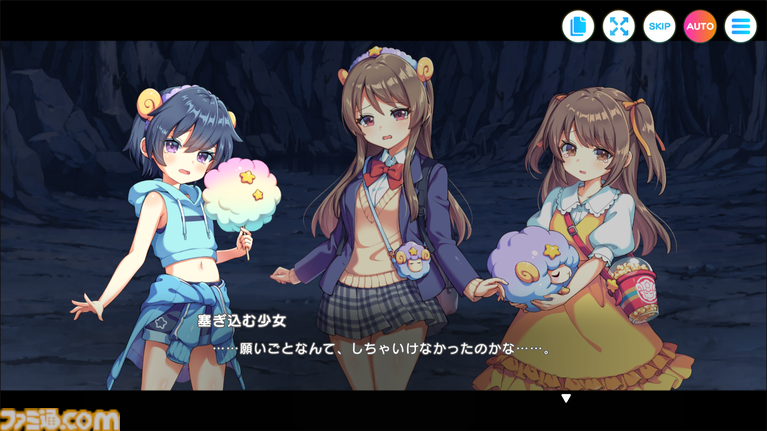Skip the story with SKIP button

[659, 27]
